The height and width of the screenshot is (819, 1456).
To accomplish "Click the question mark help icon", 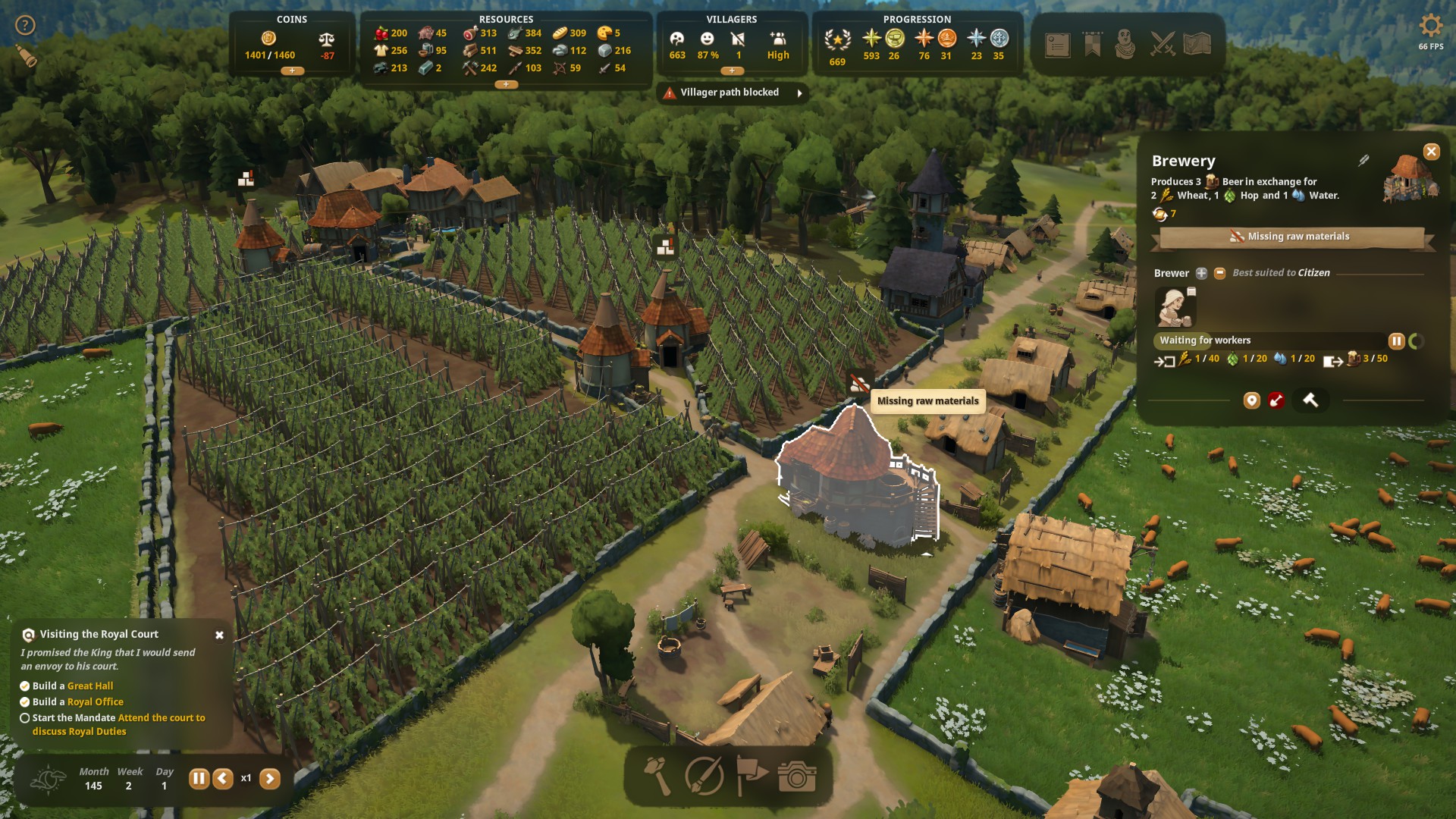I will click(x=26, y=26).
